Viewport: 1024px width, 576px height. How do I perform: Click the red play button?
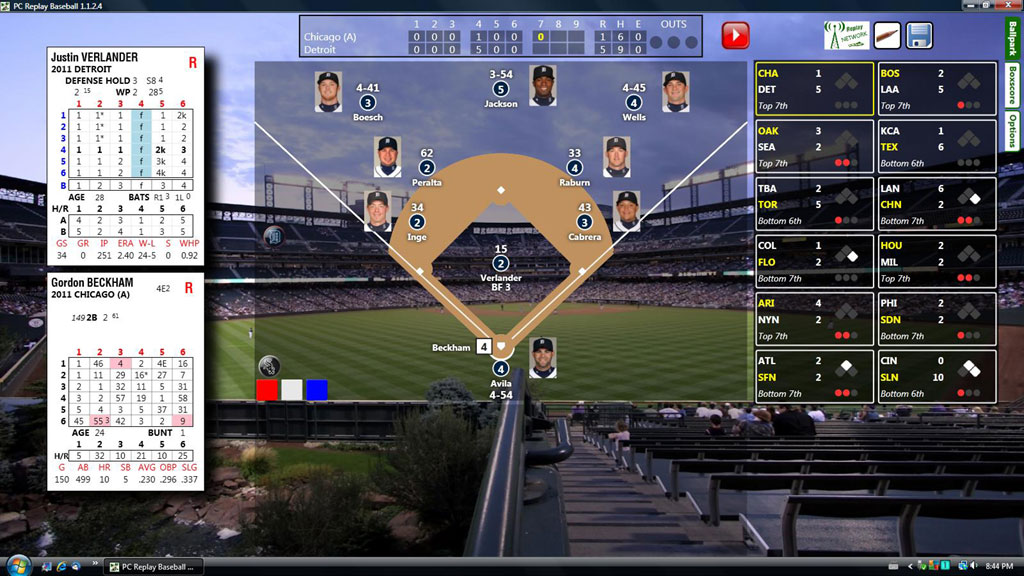(x=735, y=36)
